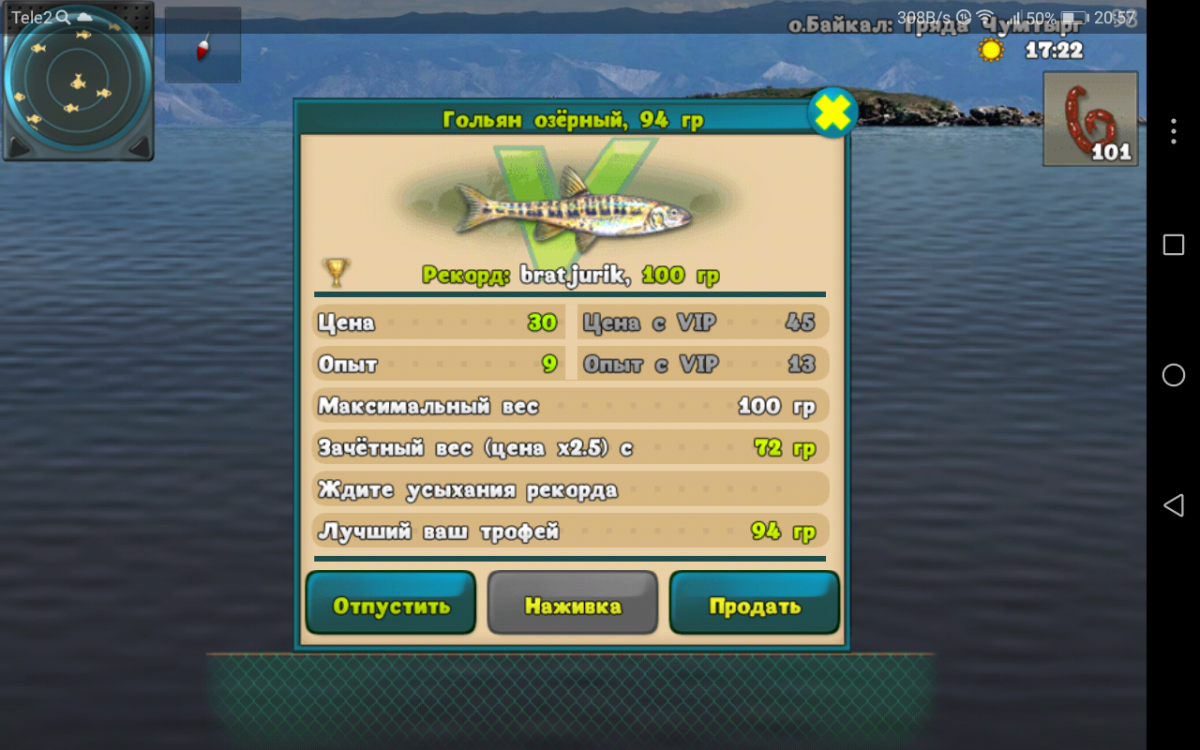This screenshot has height=750, width=1200.
Task: Open Android overflow menu dots
Action: [1173, 130]
